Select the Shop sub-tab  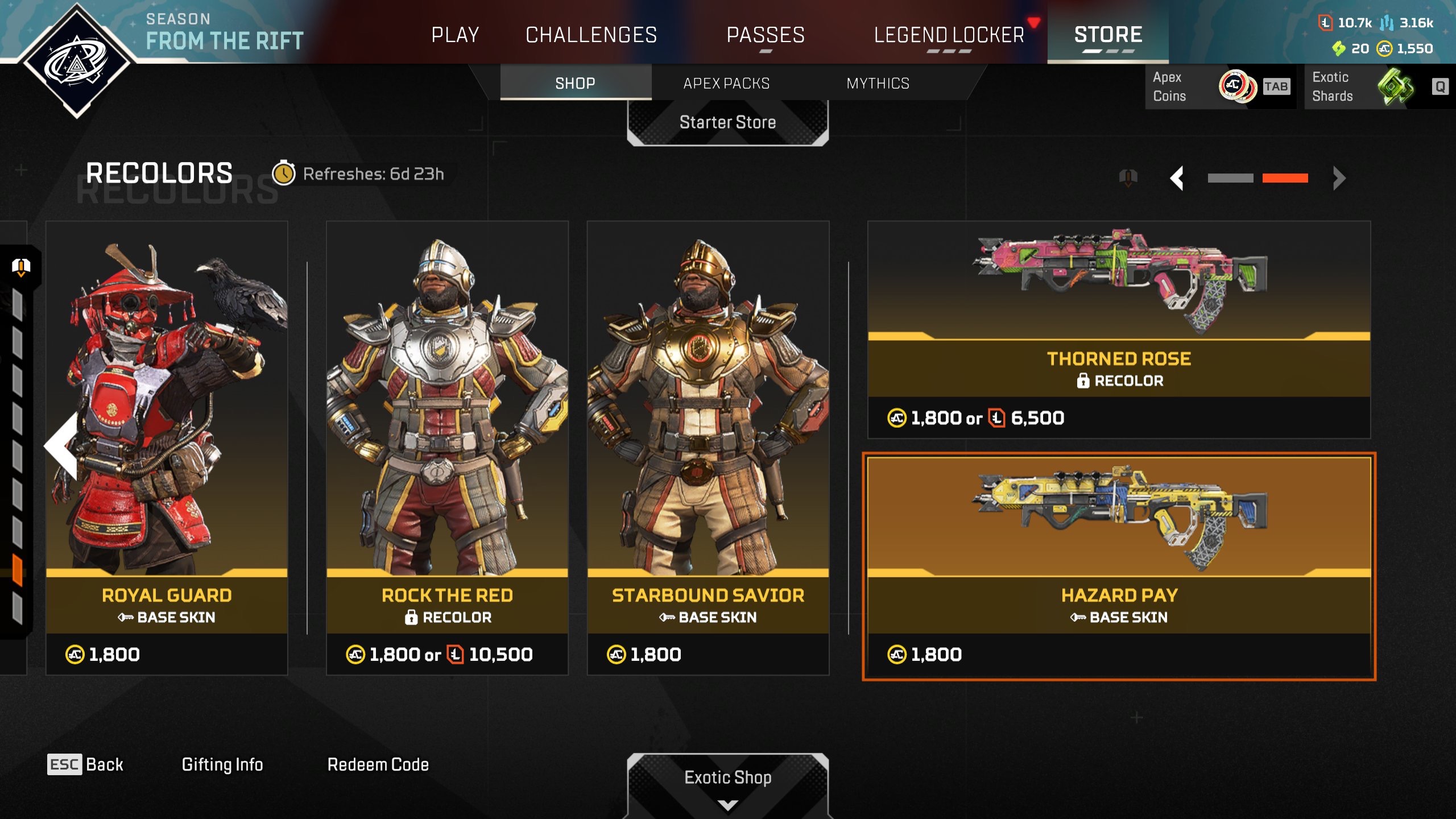[575, 83]
